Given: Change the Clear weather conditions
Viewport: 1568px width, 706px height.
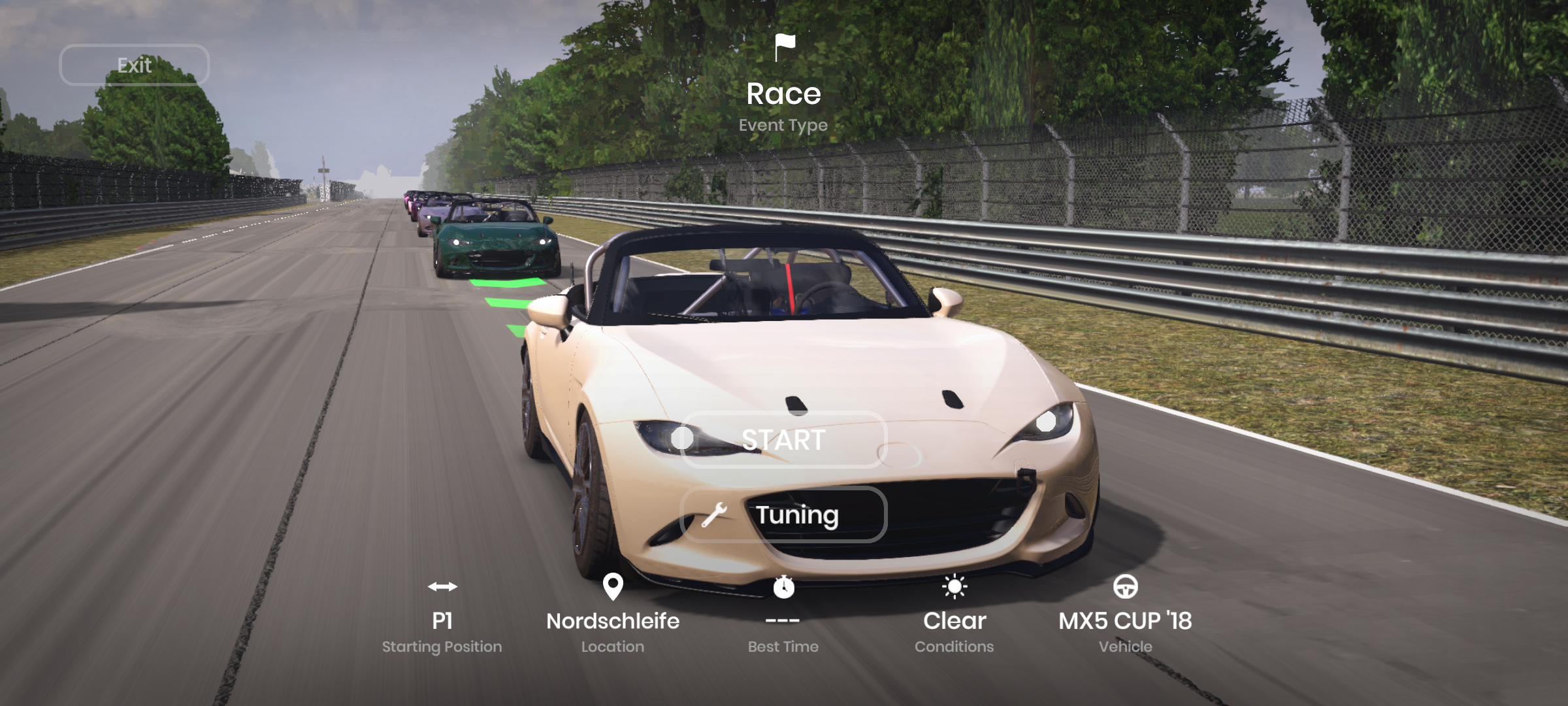Looking at the screenshot, I should coord(954,620).
